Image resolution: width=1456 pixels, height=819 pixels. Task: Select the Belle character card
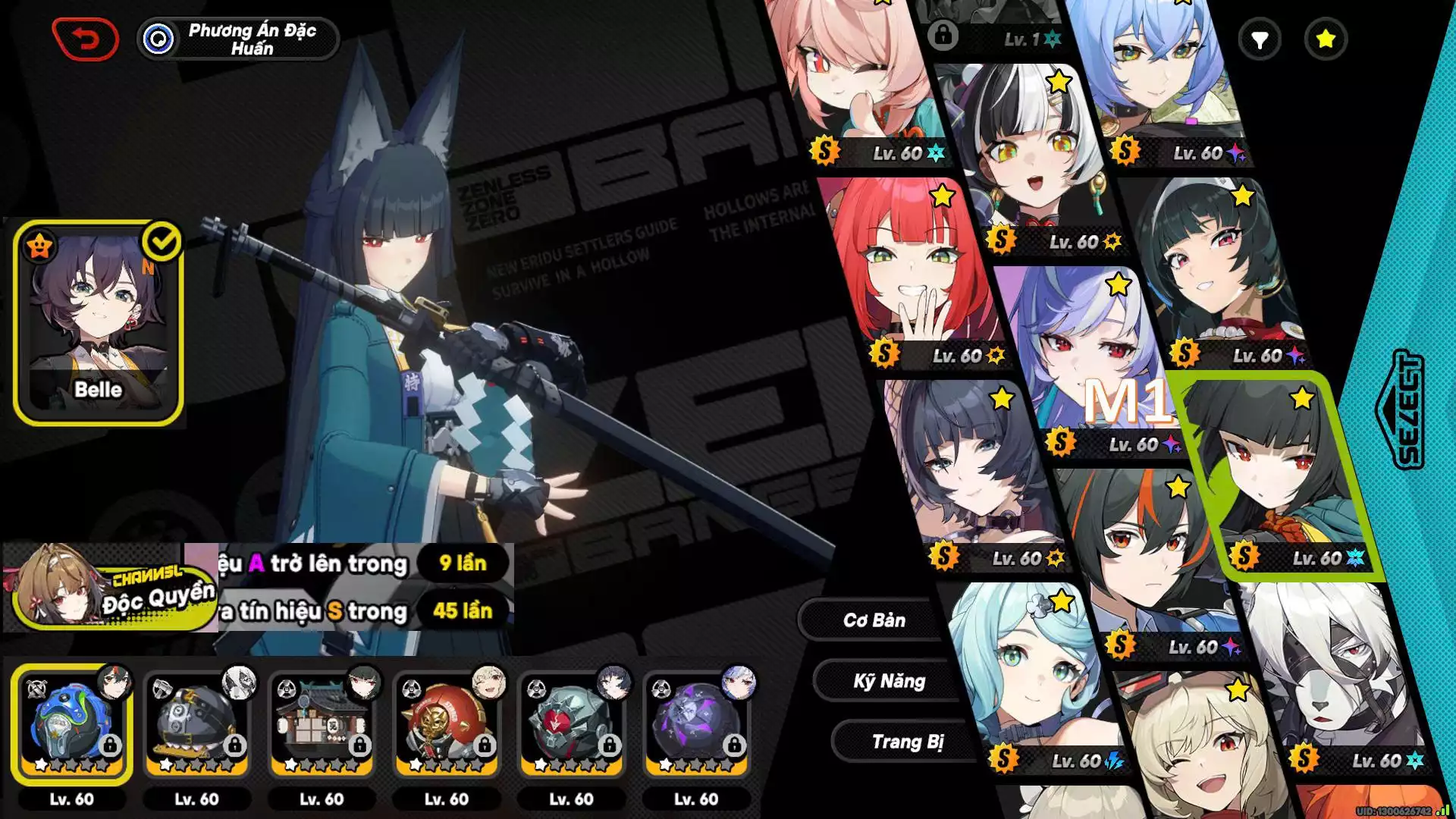pyautogui.click(x=98, y=322)
